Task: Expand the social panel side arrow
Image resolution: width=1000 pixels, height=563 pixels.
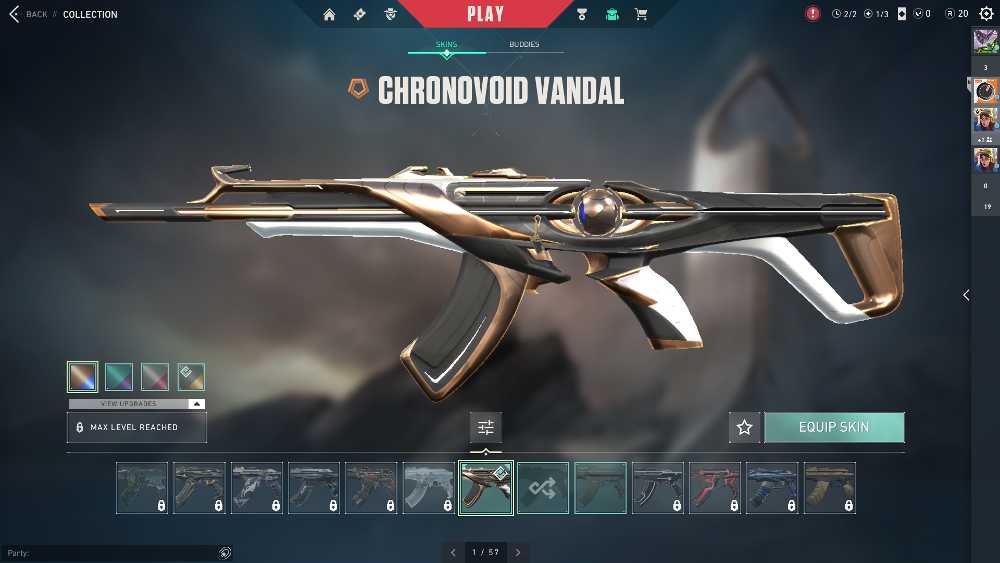Action: (966, 295)
